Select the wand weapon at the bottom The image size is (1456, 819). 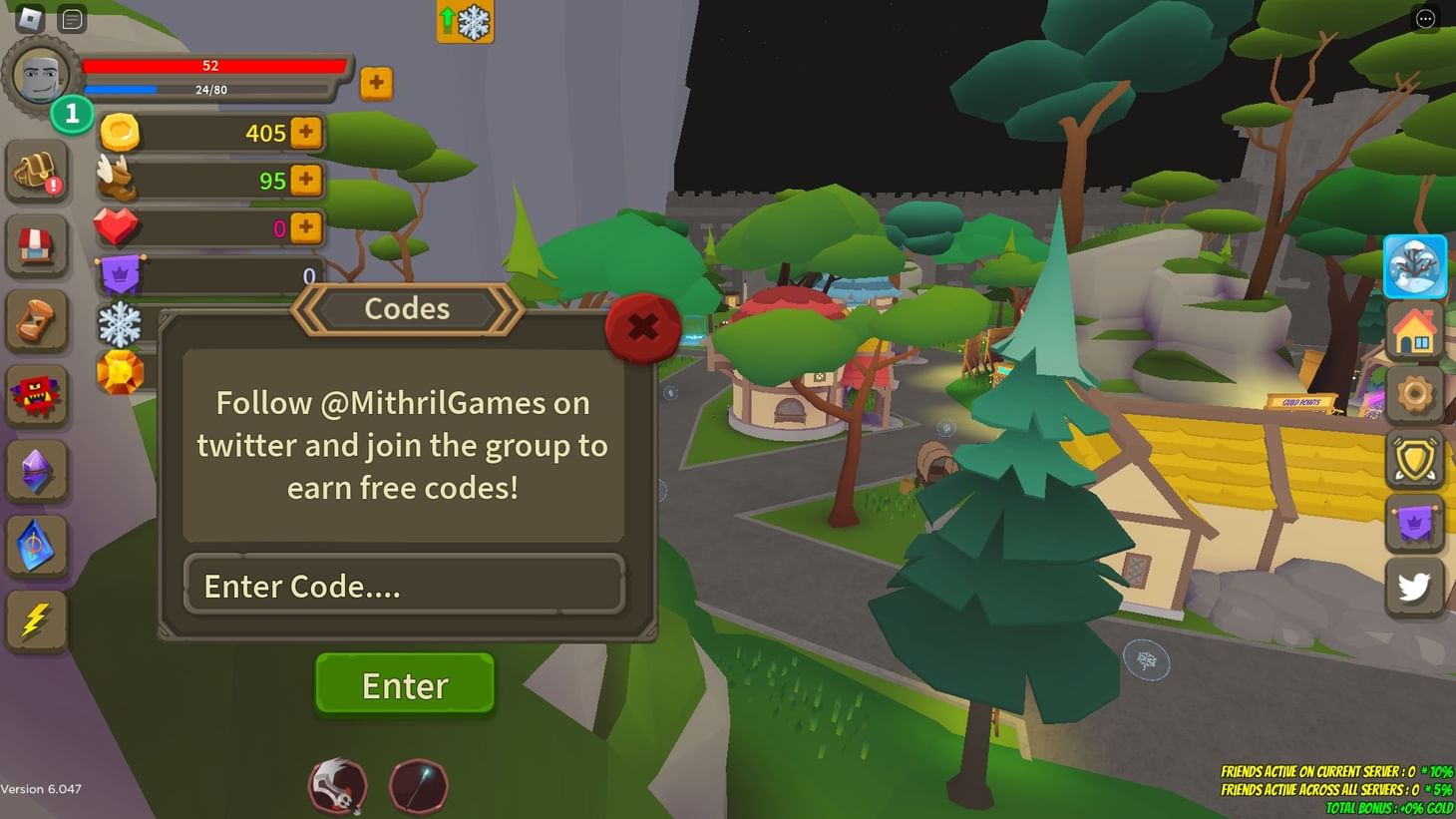420,787
